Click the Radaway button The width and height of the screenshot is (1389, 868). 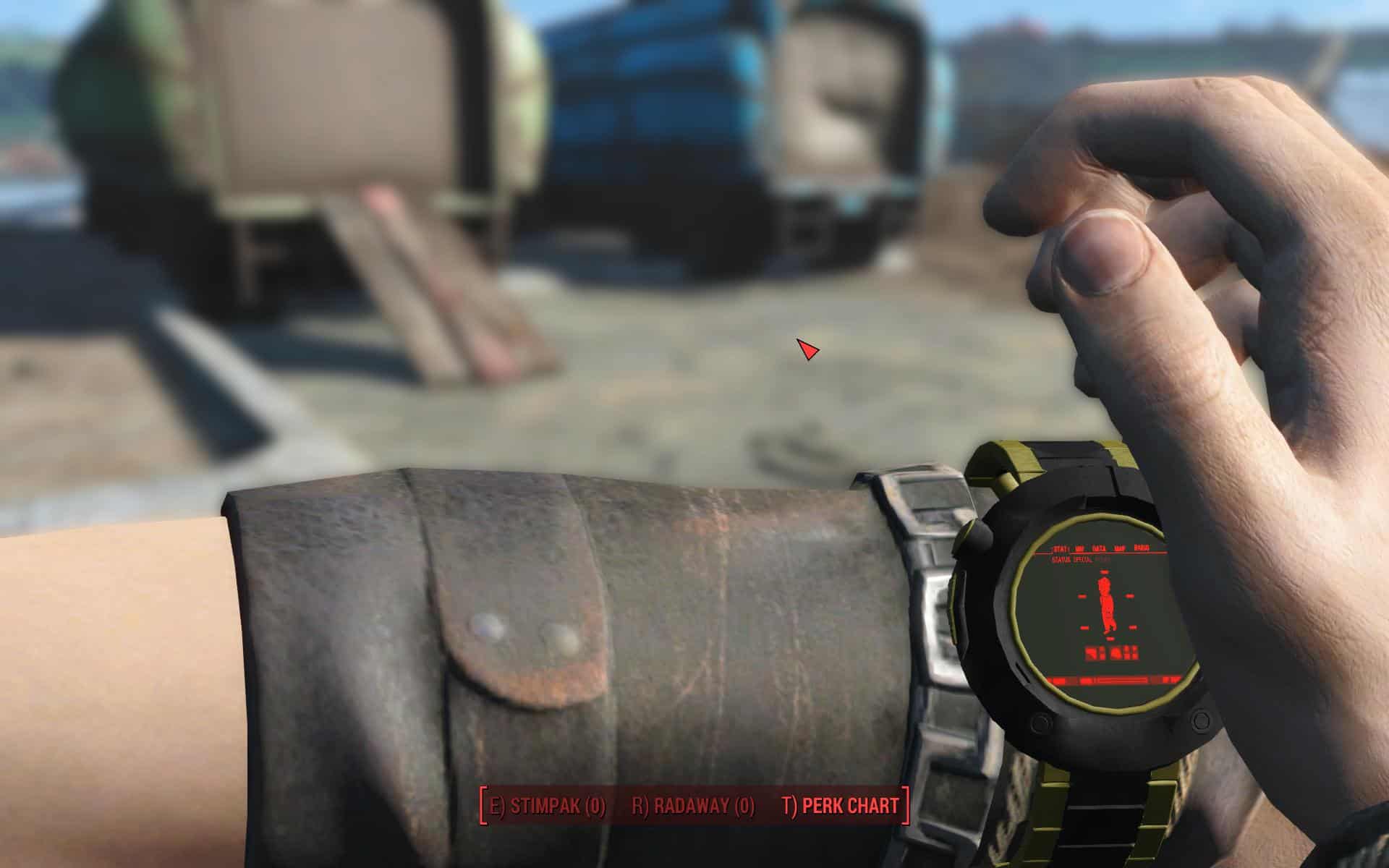click(693, 806)
